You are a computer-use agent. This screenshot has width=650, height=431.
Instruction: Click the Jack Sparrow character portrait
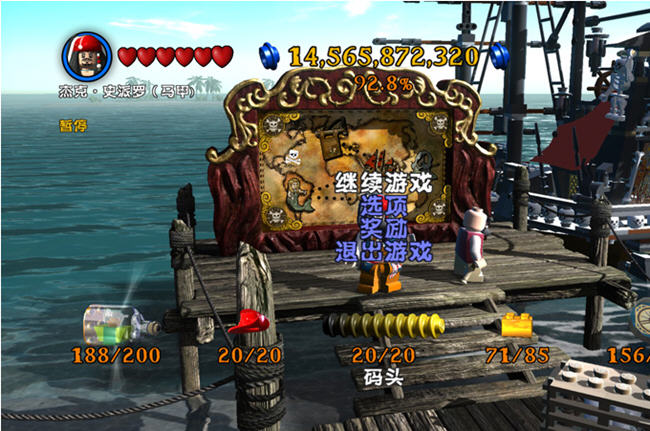click(x=88, y=57)
